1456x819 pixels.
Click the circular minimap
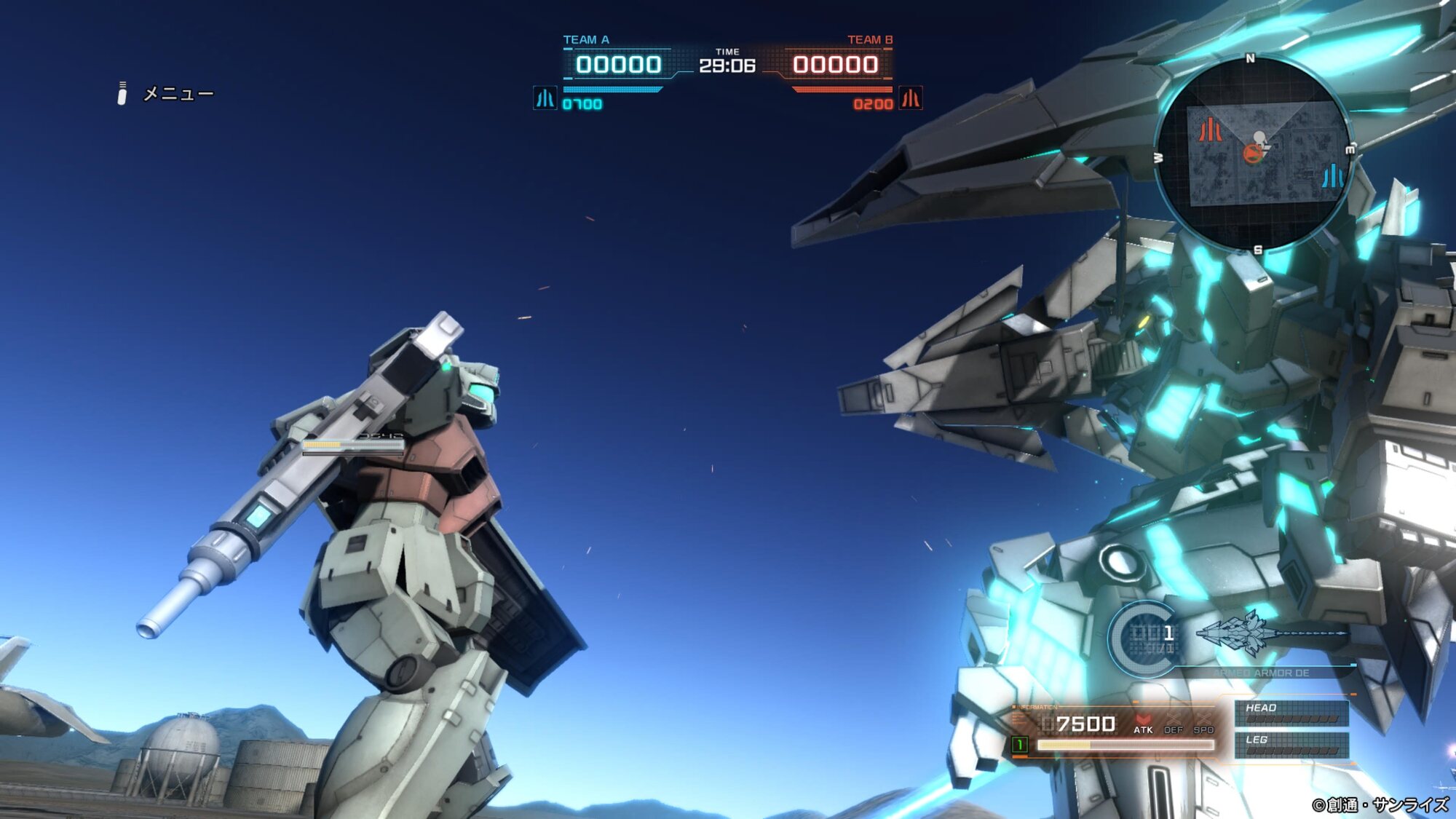pos(1254,154)
